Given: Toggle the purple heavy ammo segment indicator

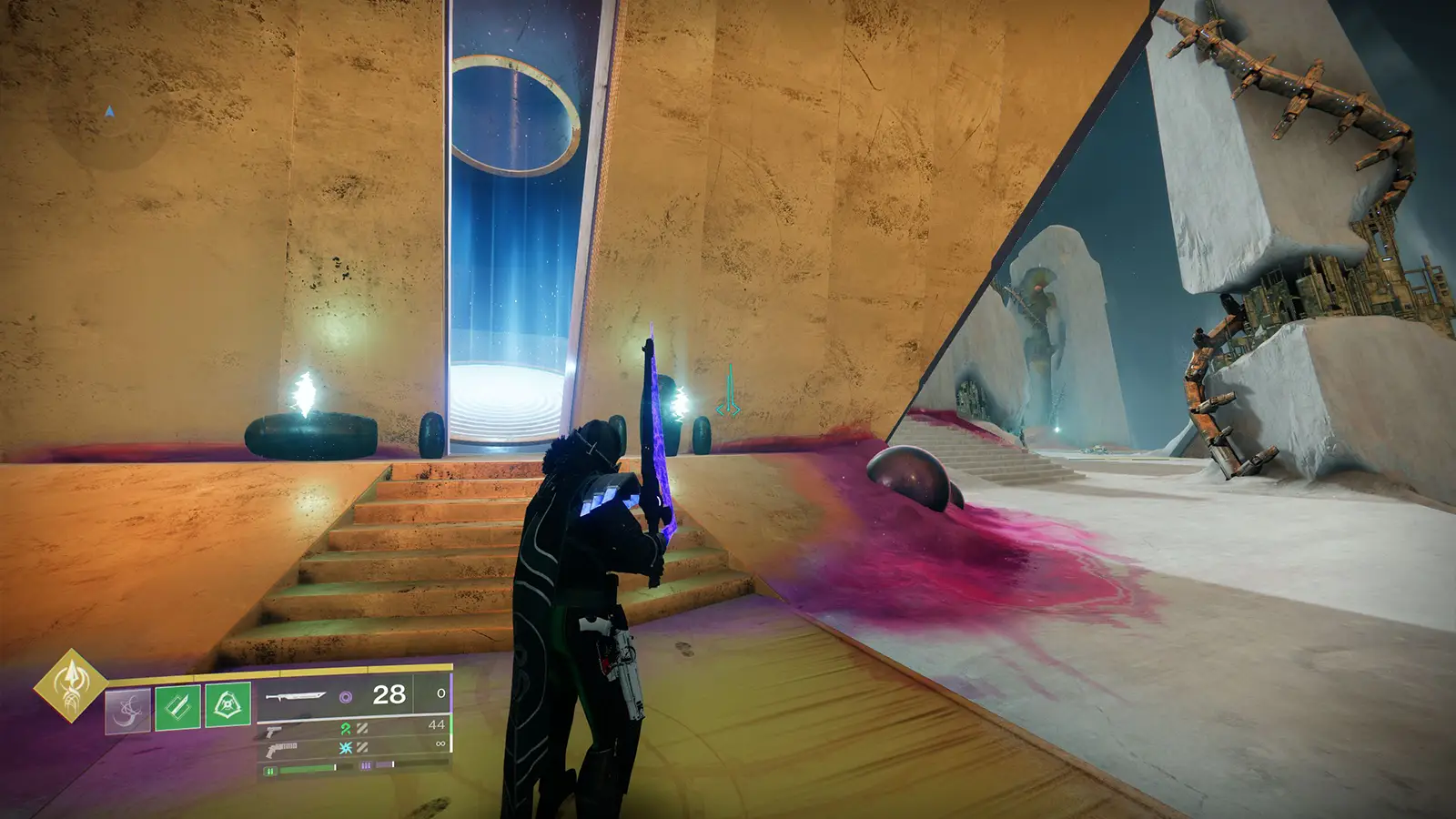Looking at the screenshot, I should click(366, 765).
